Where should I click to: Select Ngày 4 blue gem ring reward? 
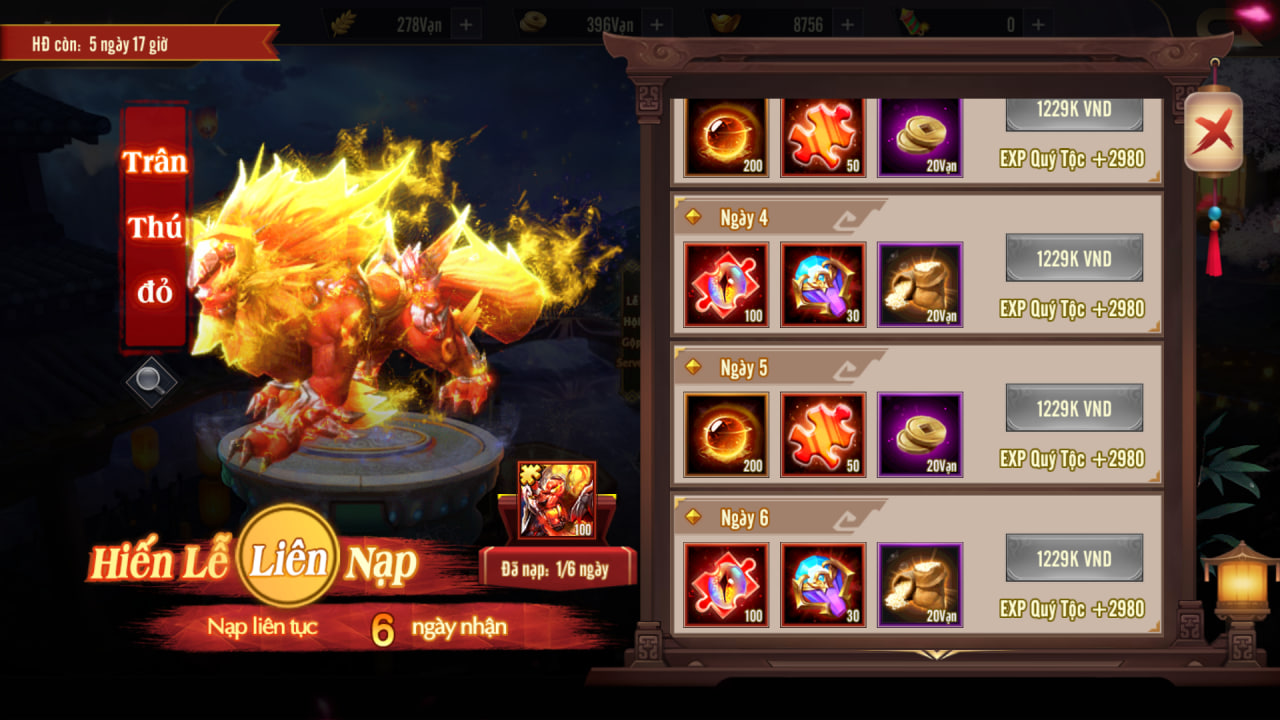click(x=823, y=285)
